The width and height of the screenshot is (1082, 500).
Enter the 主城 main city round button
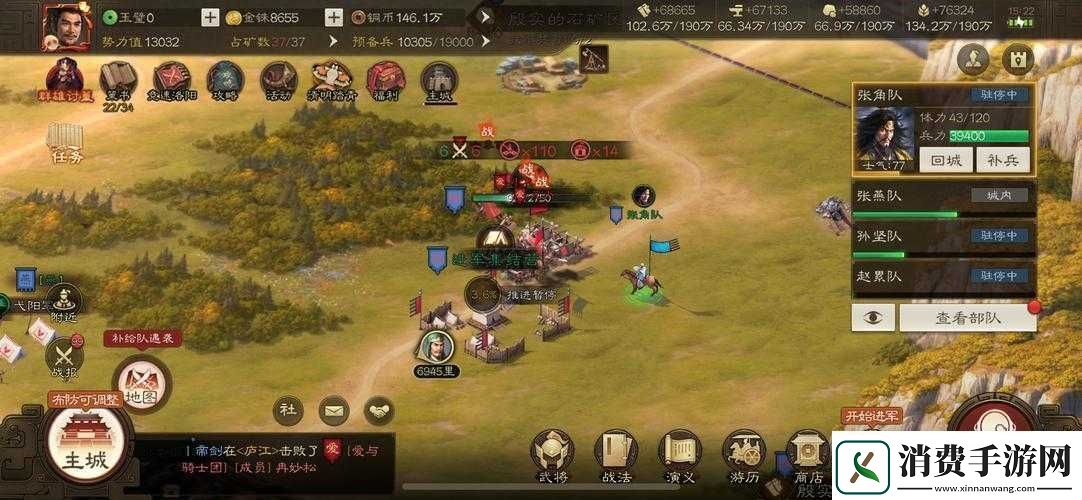pyautogui.click(x=84, y=447)
